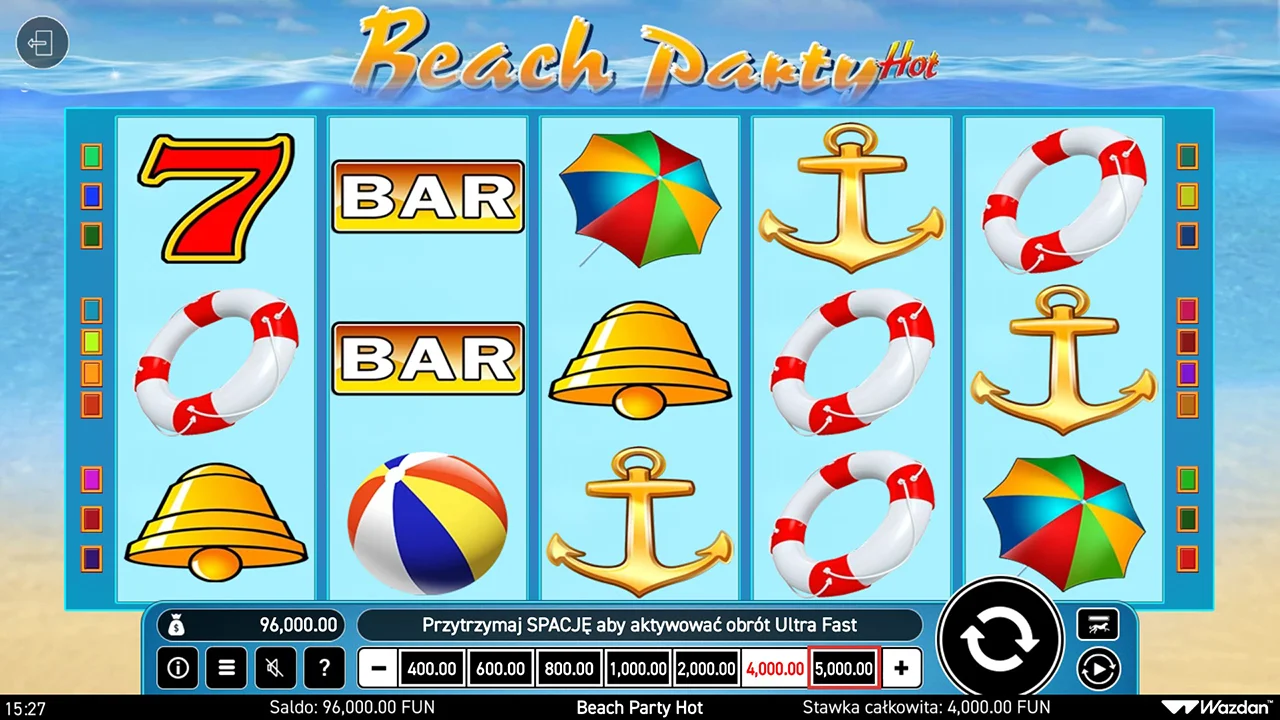The image size is (1280, 720).
Task: Open the spin speed mode button
Action: (x=1097, y=625)
